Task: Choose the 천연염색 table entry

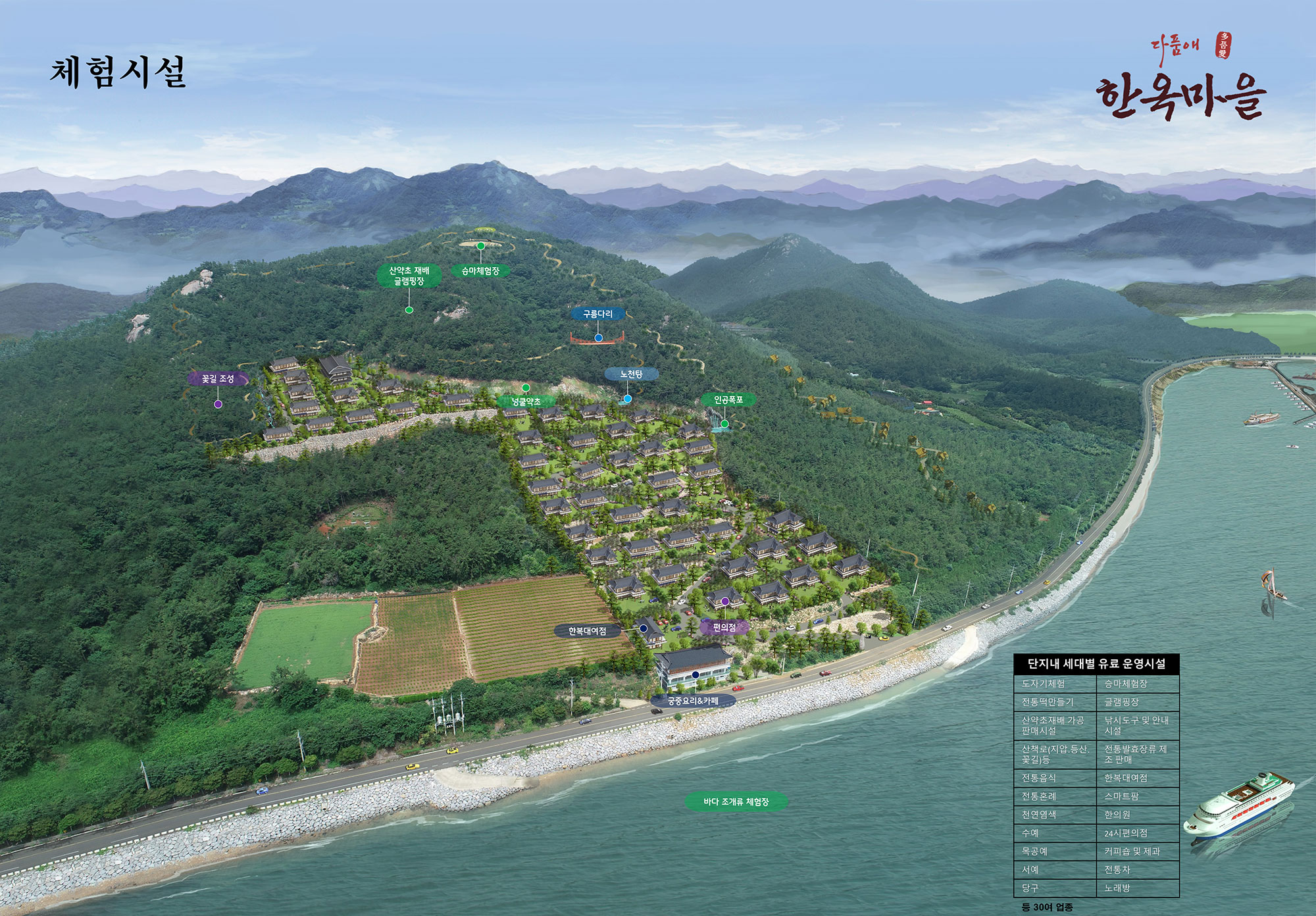Action: (1039, 815)
